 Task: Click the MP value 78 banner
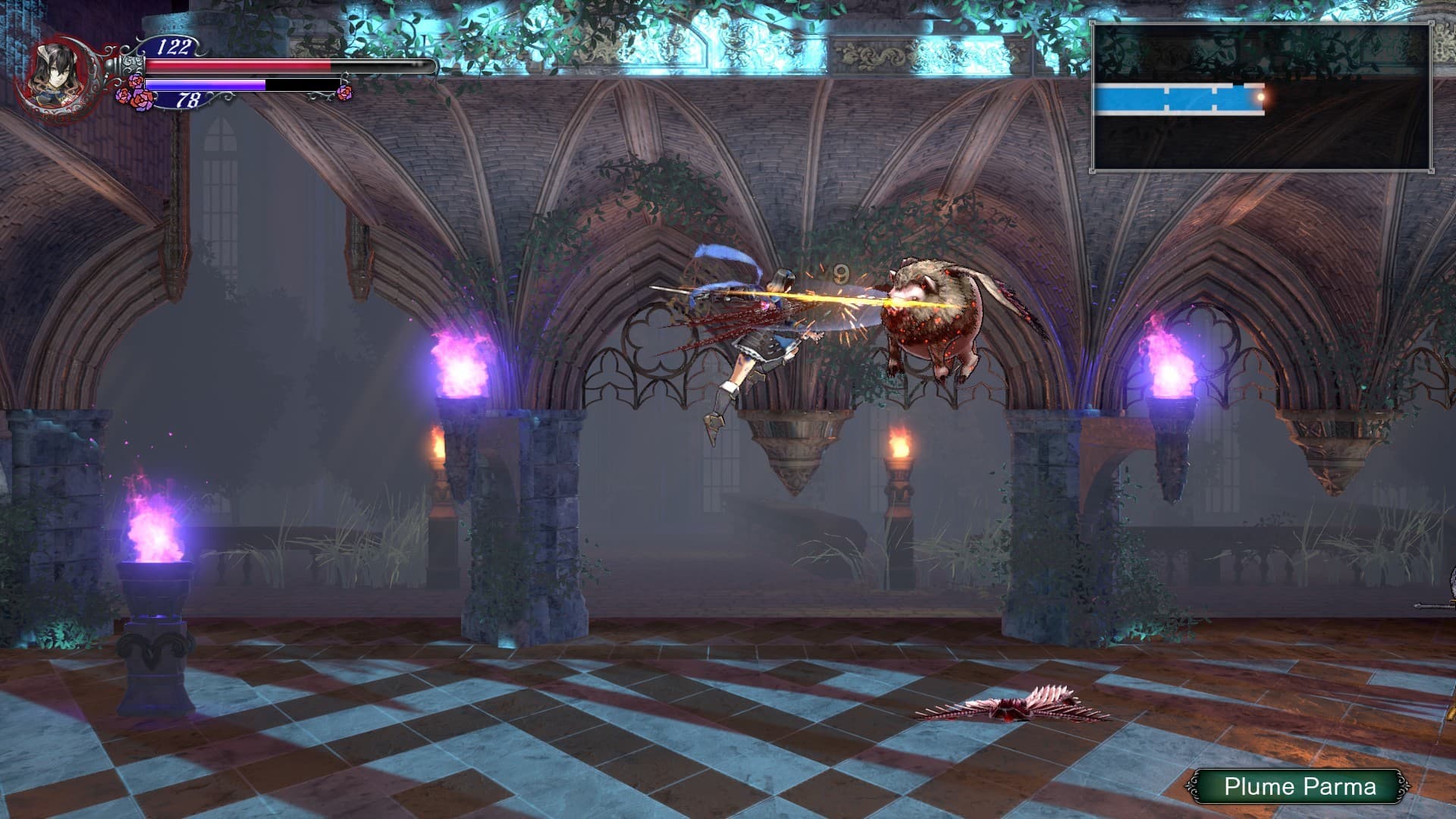click(190, 98)
